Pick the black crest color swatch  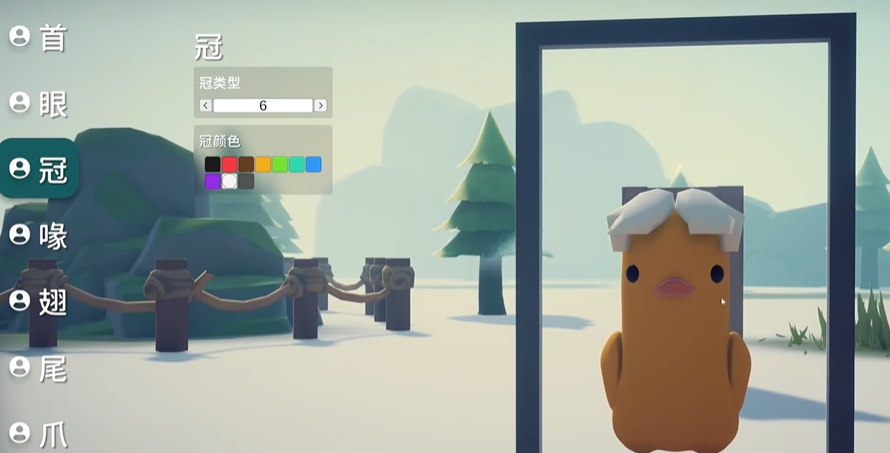[x=212, y=164]
